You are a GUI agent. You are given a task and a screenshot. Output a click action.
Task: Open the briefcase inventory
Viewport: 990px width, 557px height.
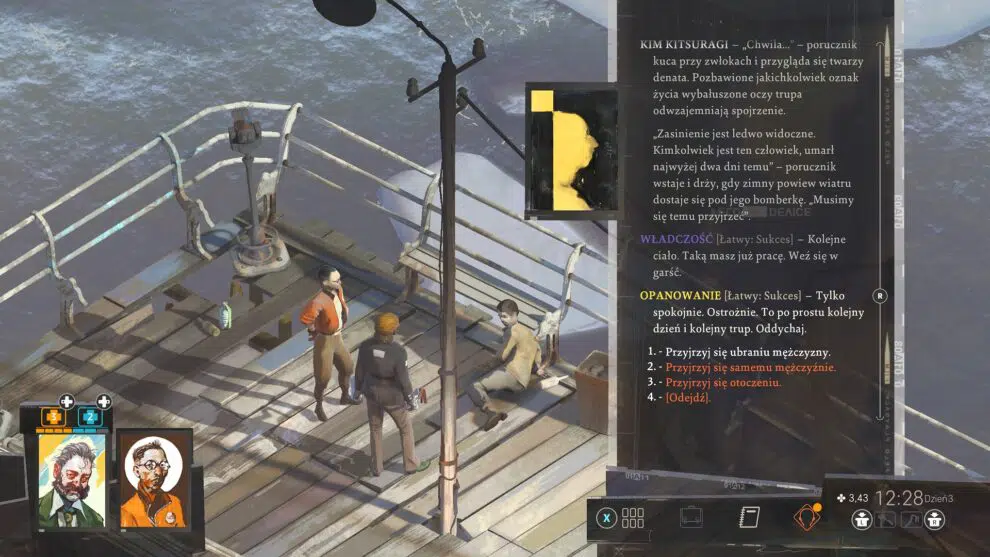[x=691, y=518]
